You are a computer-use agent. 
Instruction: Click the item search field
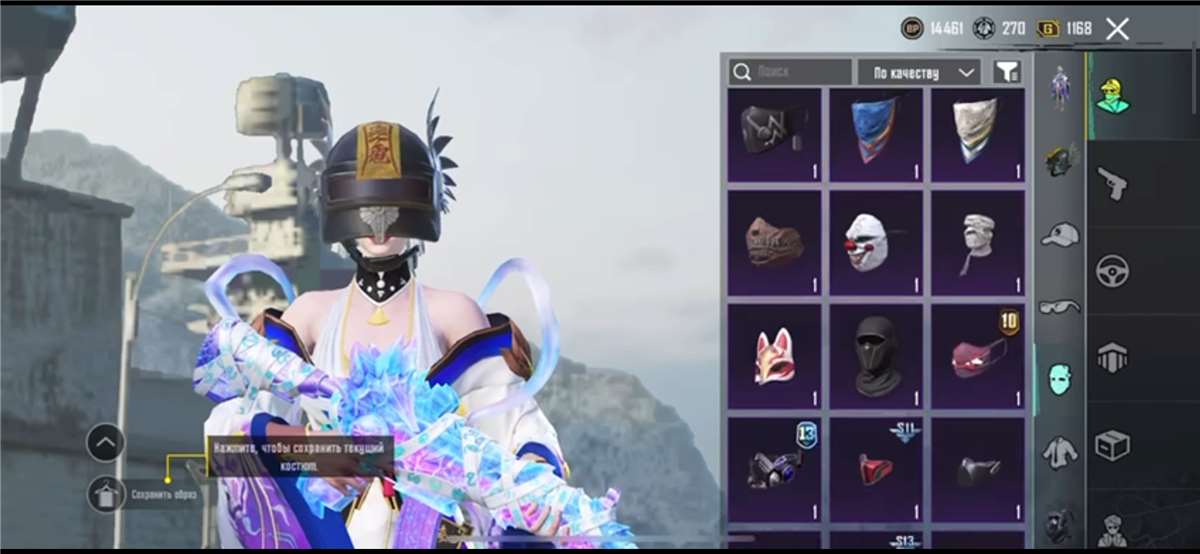pyautogui.click(x=790, y=72)
